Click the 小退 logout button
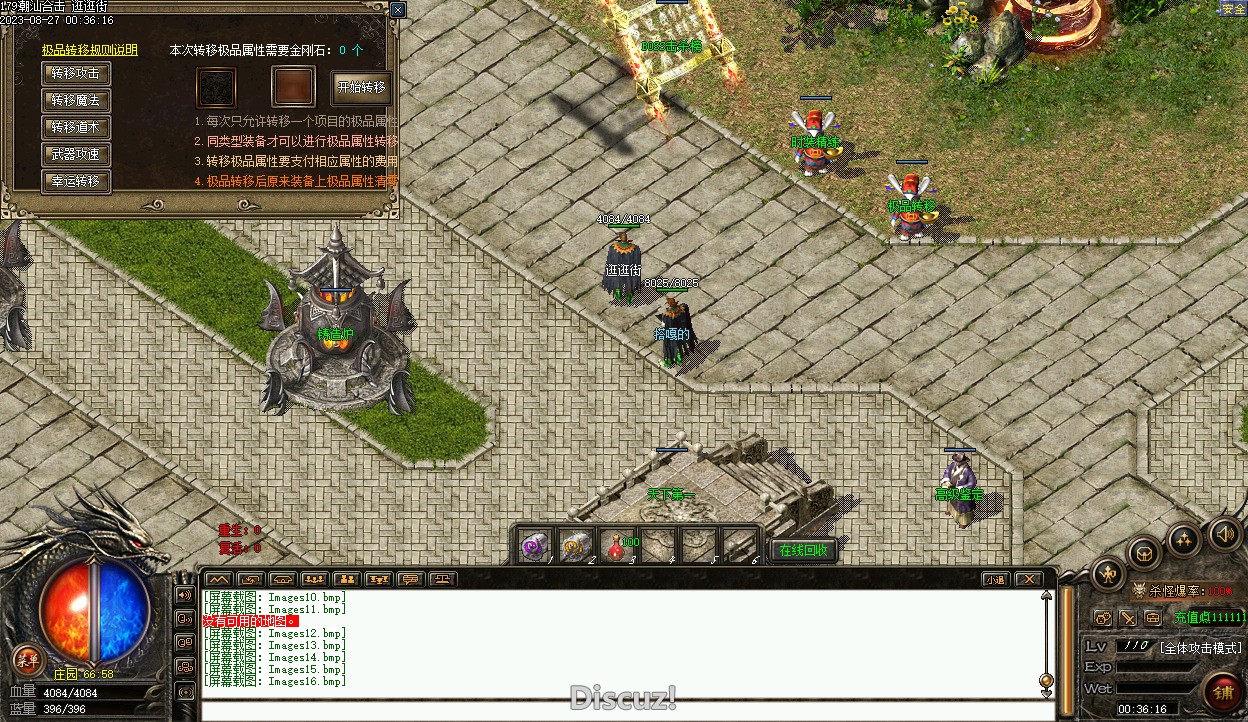Viewport: 1248px width, 722px height. coord(995,579)
